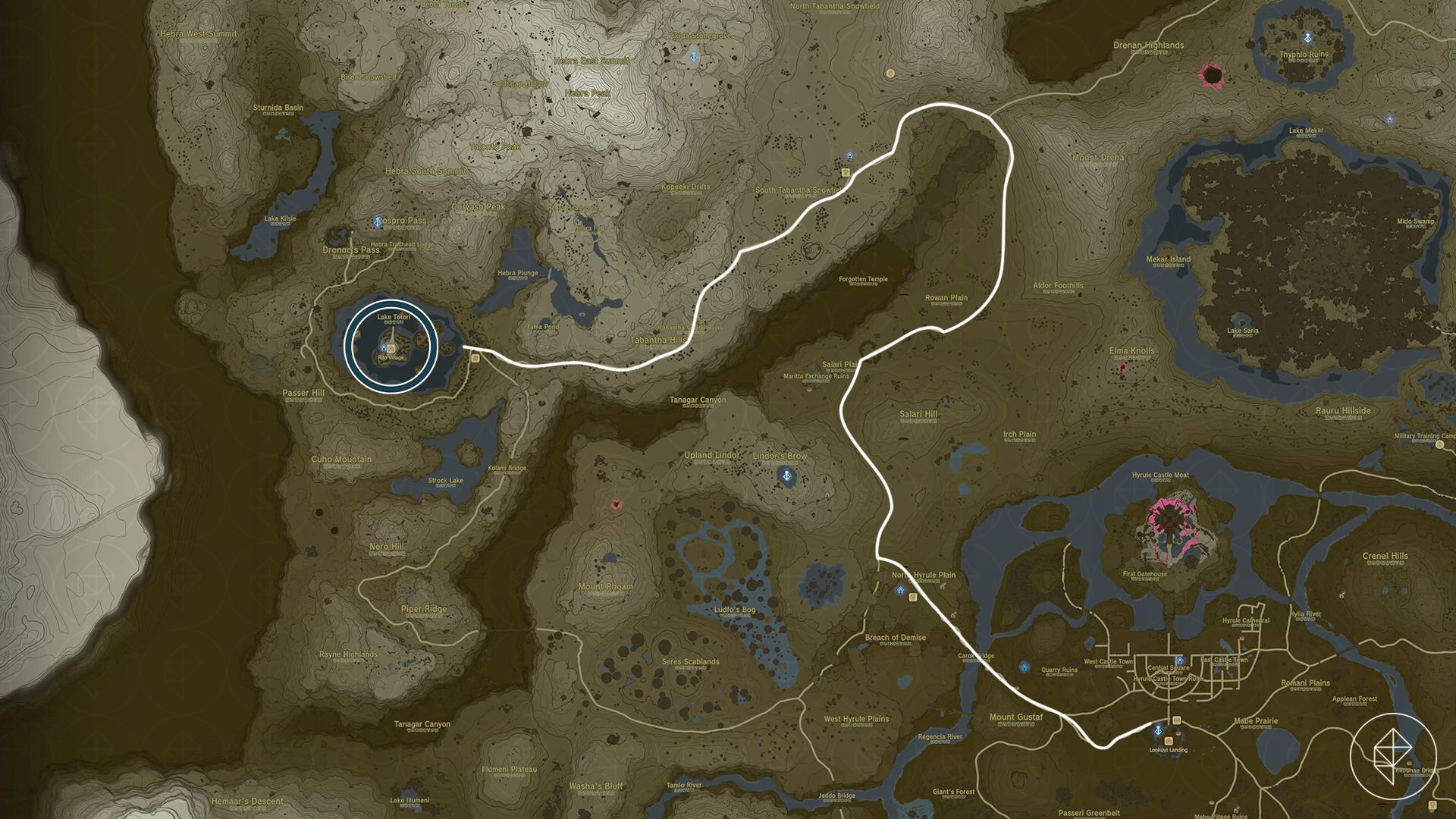The height and width of the screenshot is (819, 1456).
Task: Click the Forgotten Temple label
Action: point(863,278)
